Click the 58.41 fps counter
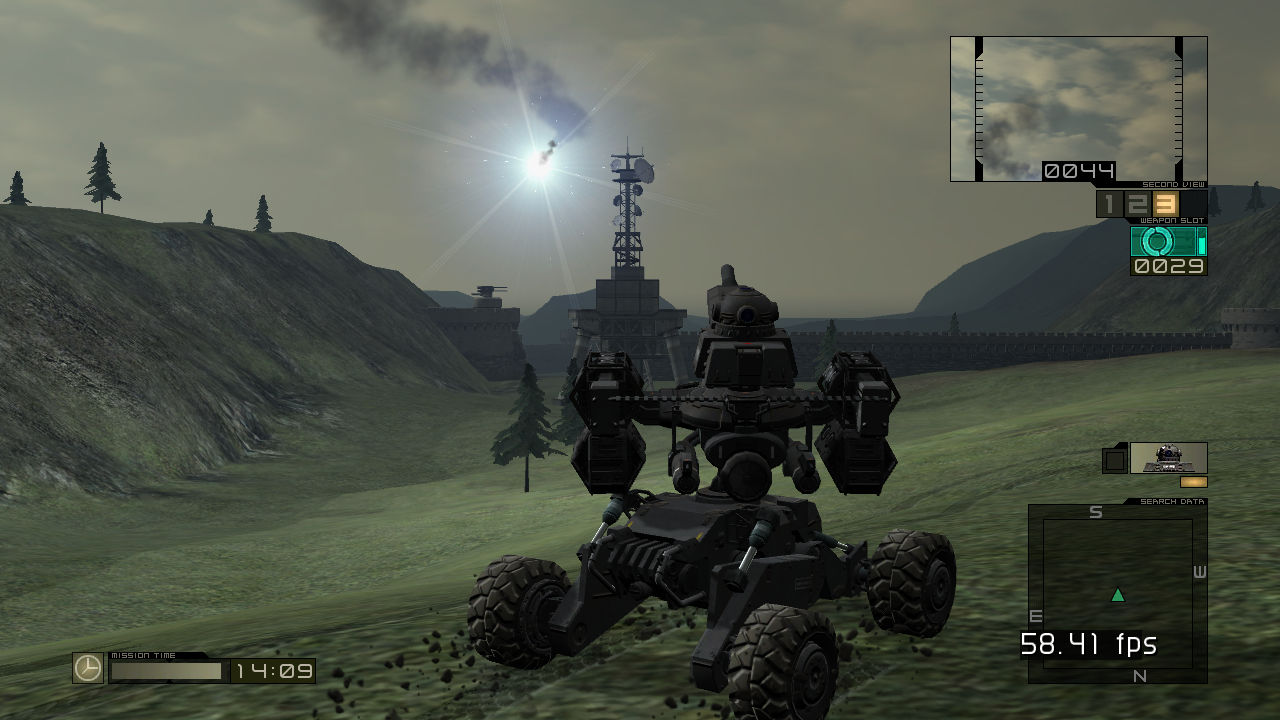Image resolution: width=1280 pixels, height=720 pixels. pos(1087,645)
